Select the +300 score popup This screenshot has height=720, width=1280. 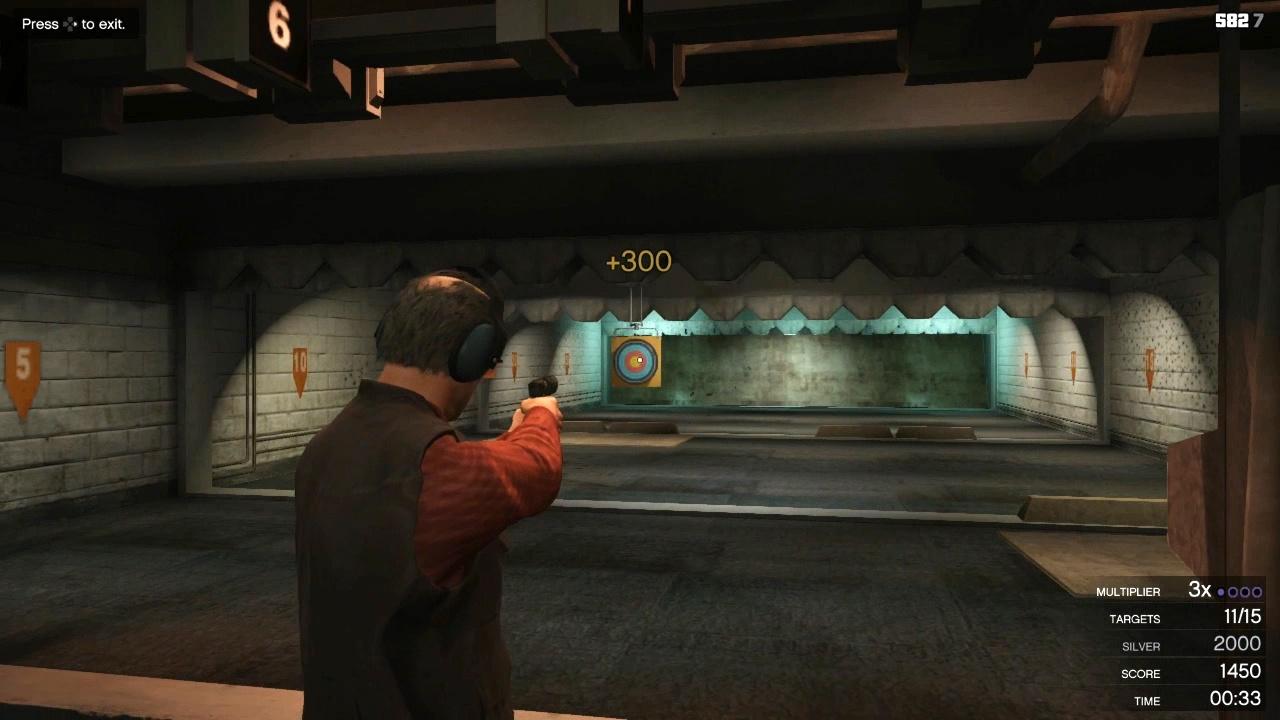pyautogui.click(x=637, y=262)
